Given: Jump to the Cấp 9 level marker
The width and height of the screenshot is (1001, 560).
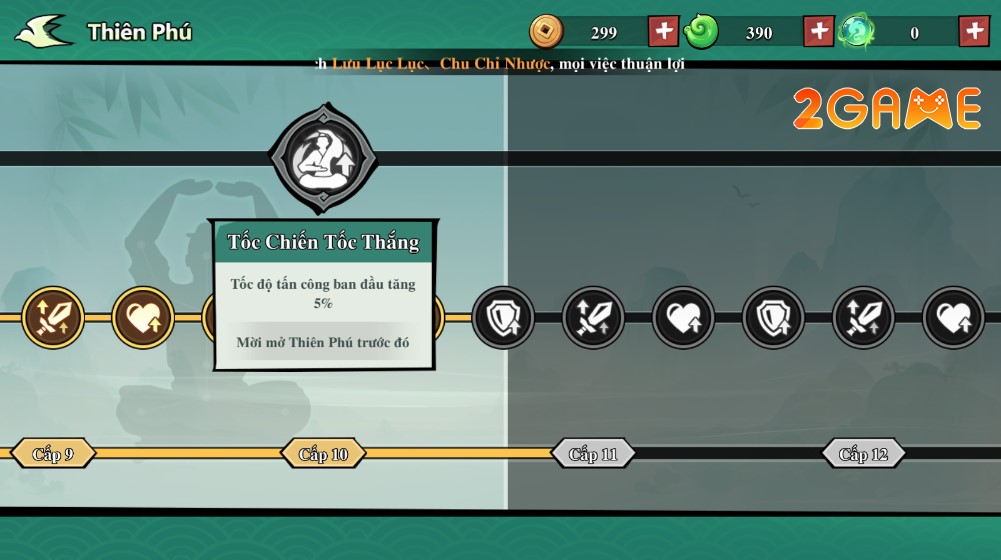Looking at the screenshot, I should [x=53, y=454].
